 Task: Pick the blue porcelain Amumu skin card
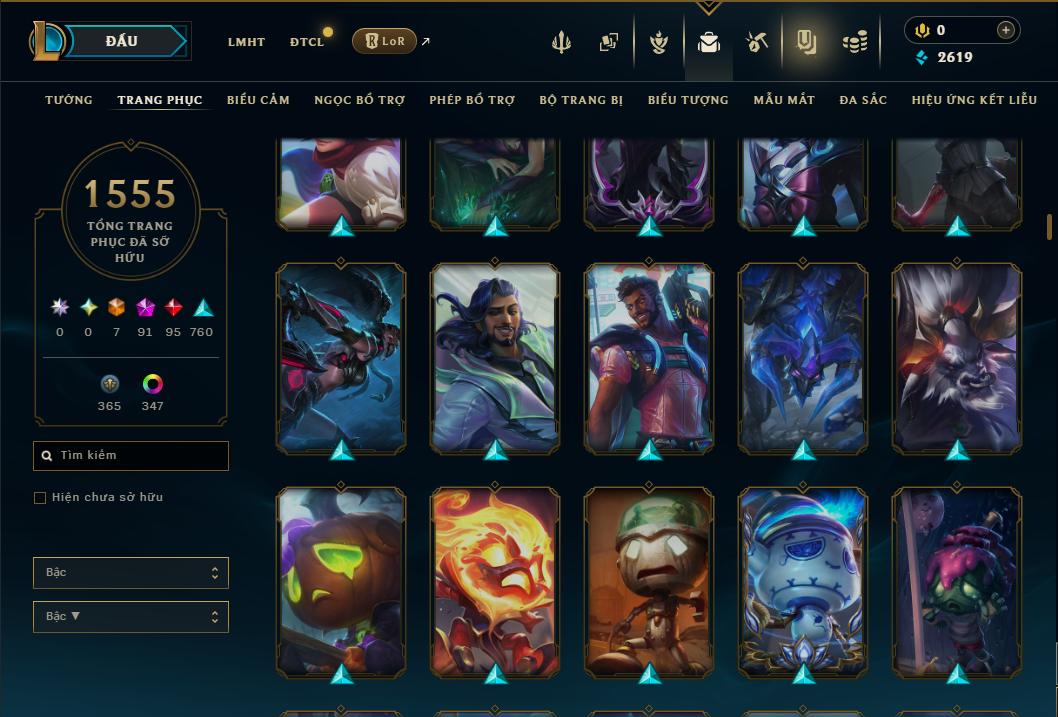pyautogui.click(x=803, y=580)
